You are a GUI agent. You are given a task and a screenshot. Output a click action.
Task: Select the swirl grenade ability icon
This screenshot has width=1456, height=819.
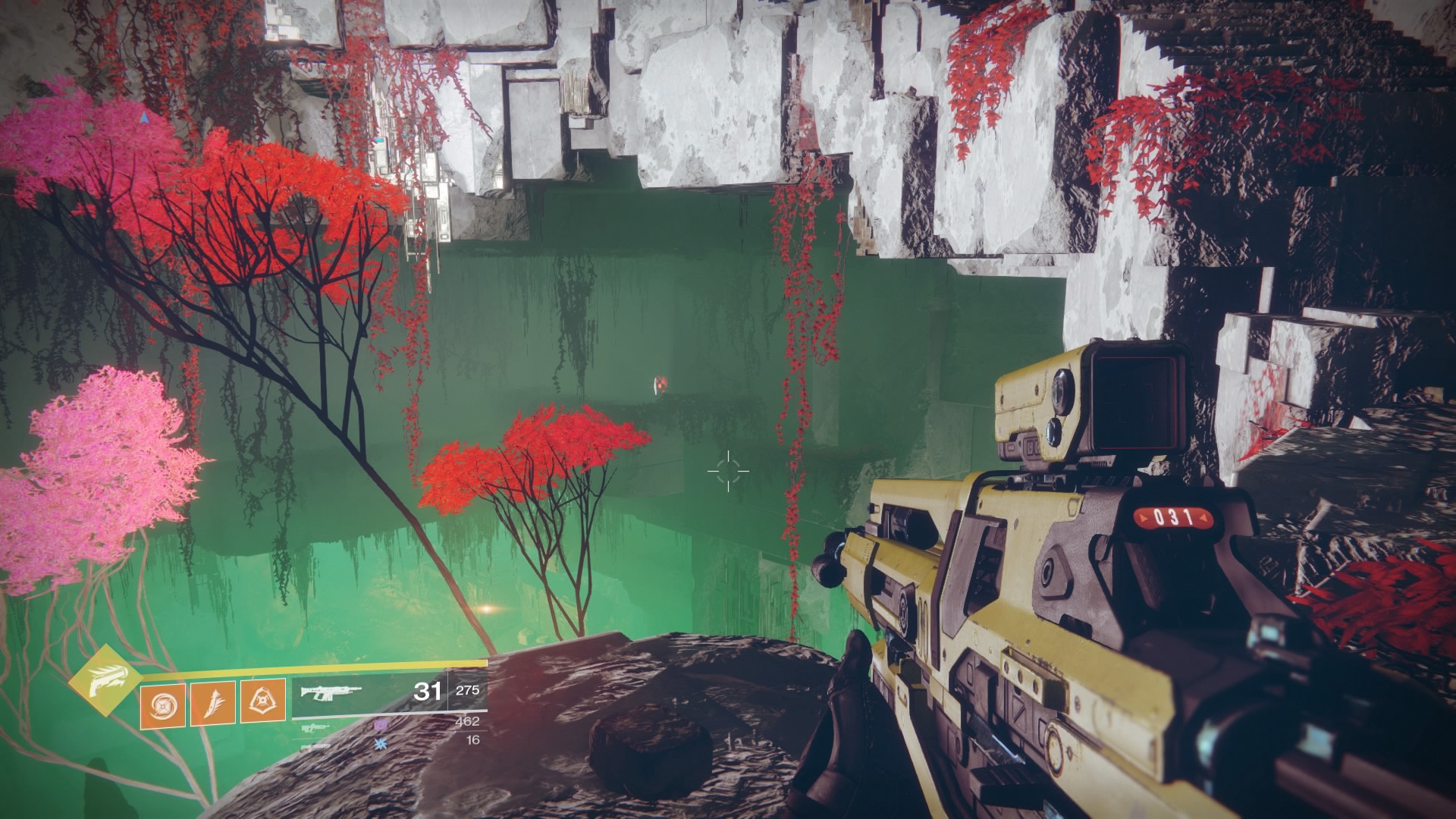162,701
